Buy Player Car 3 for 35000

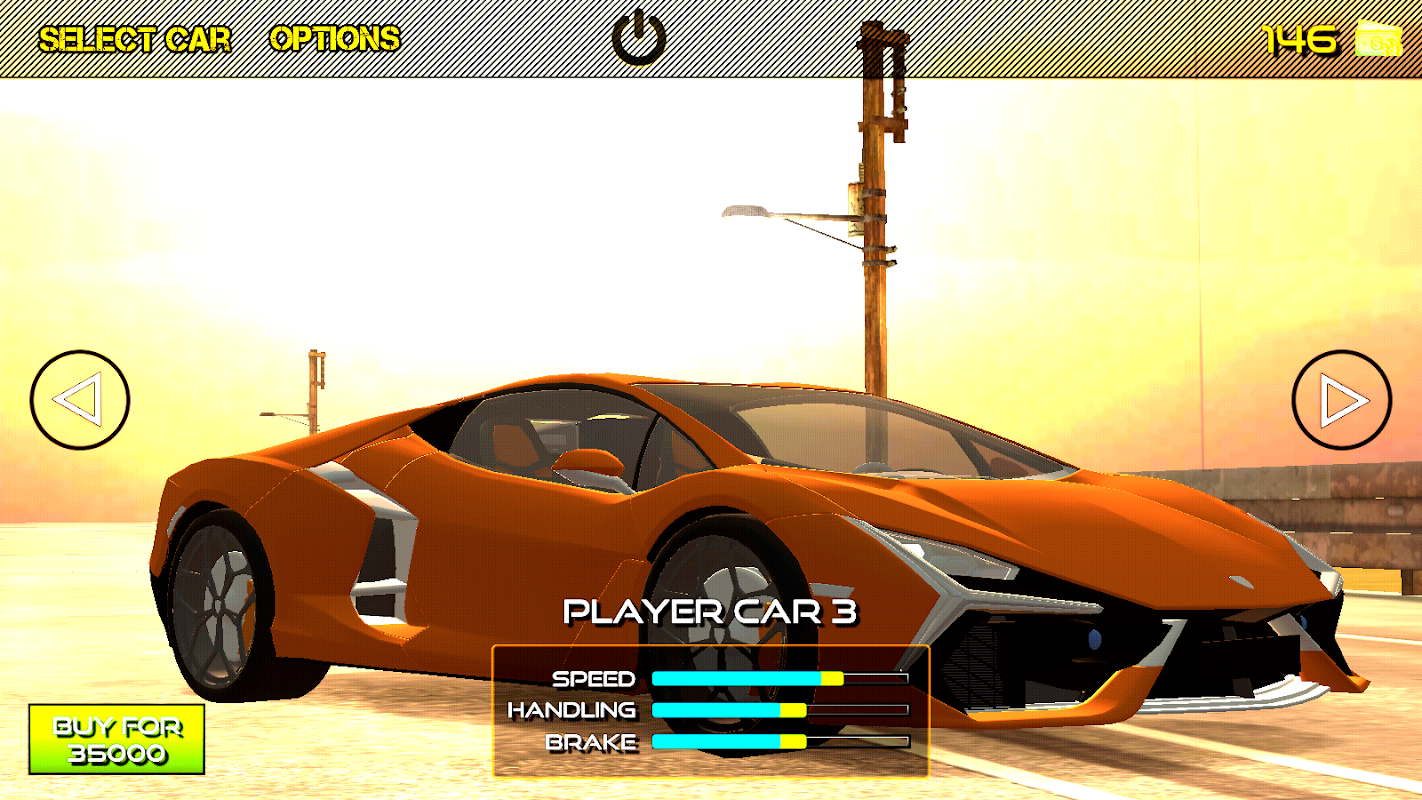[x=117, y=739]
